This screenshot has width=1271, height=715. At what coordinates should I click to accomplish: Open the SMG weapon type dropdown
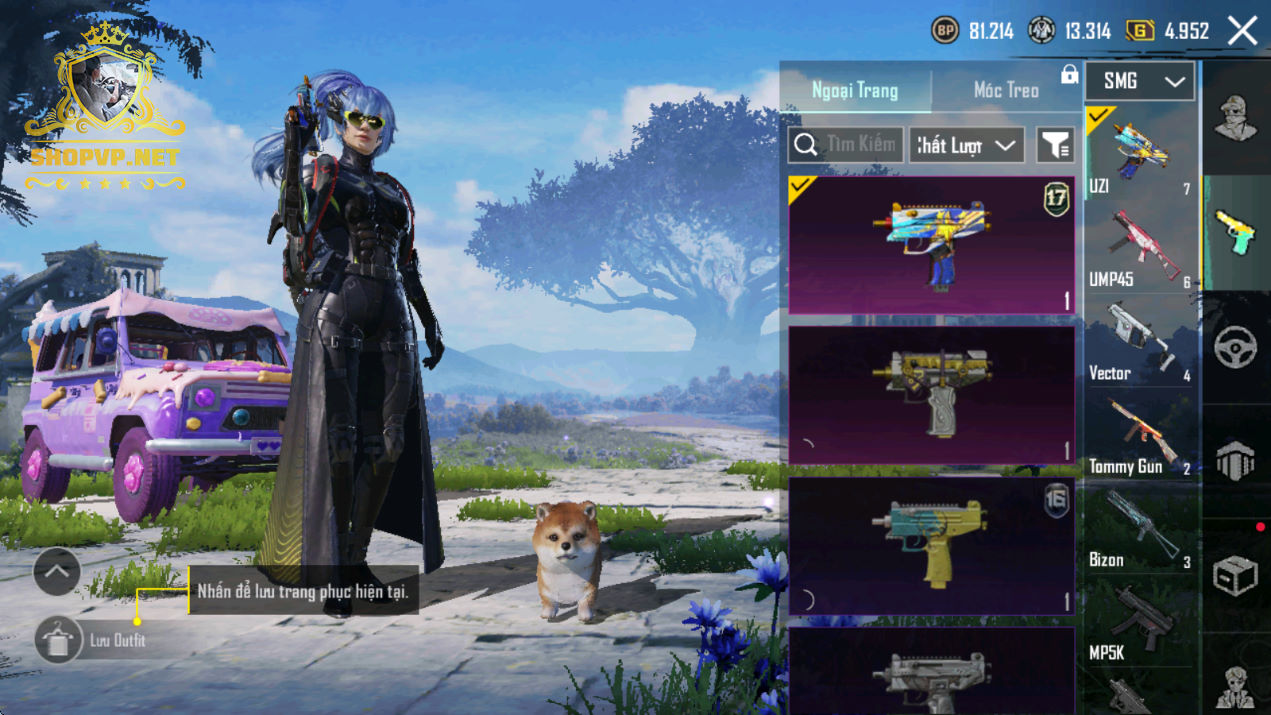click(1139, 82)
